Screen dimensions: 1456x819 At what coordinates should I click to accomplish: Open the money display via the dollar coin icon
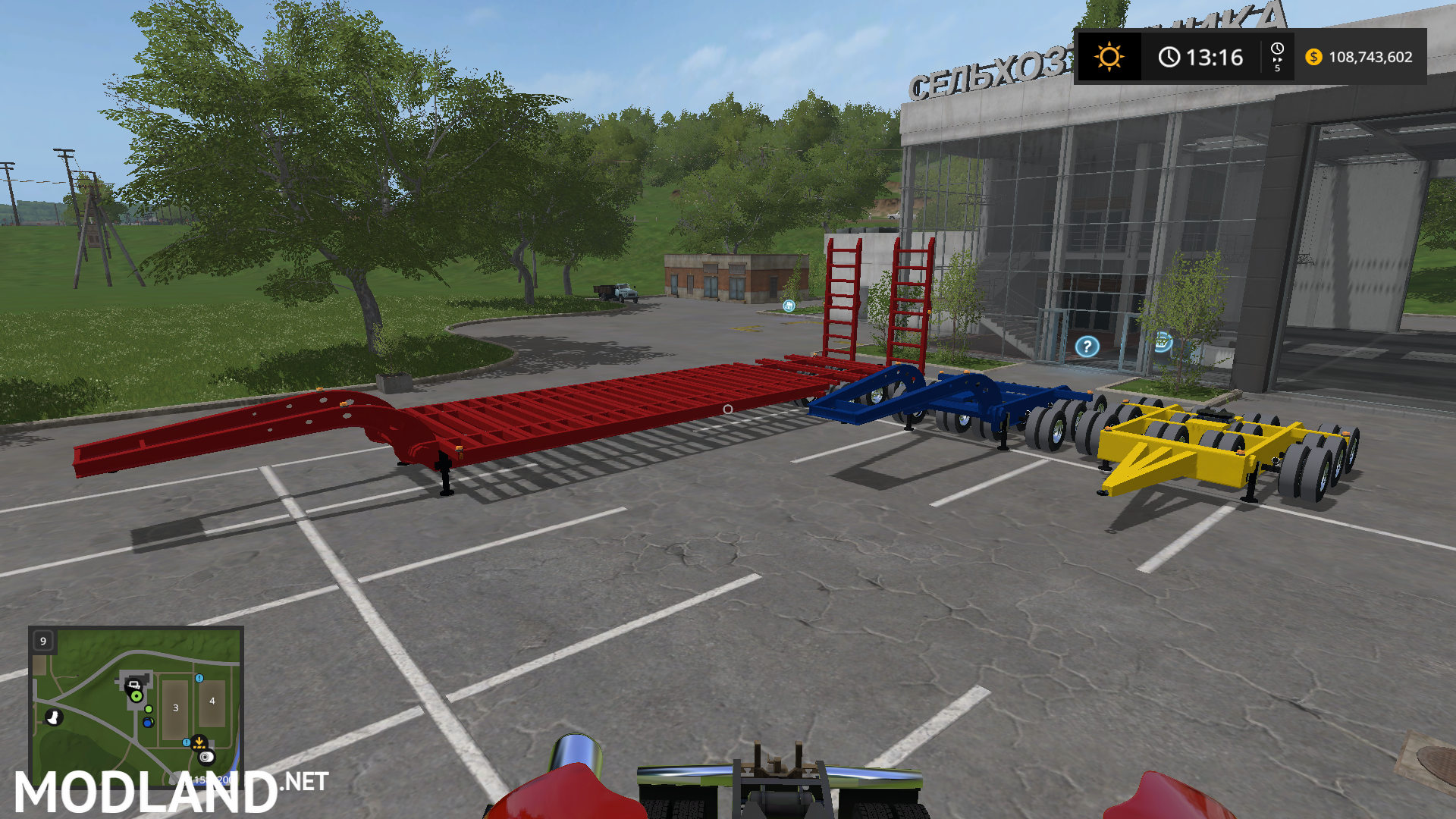[1313, 57]
